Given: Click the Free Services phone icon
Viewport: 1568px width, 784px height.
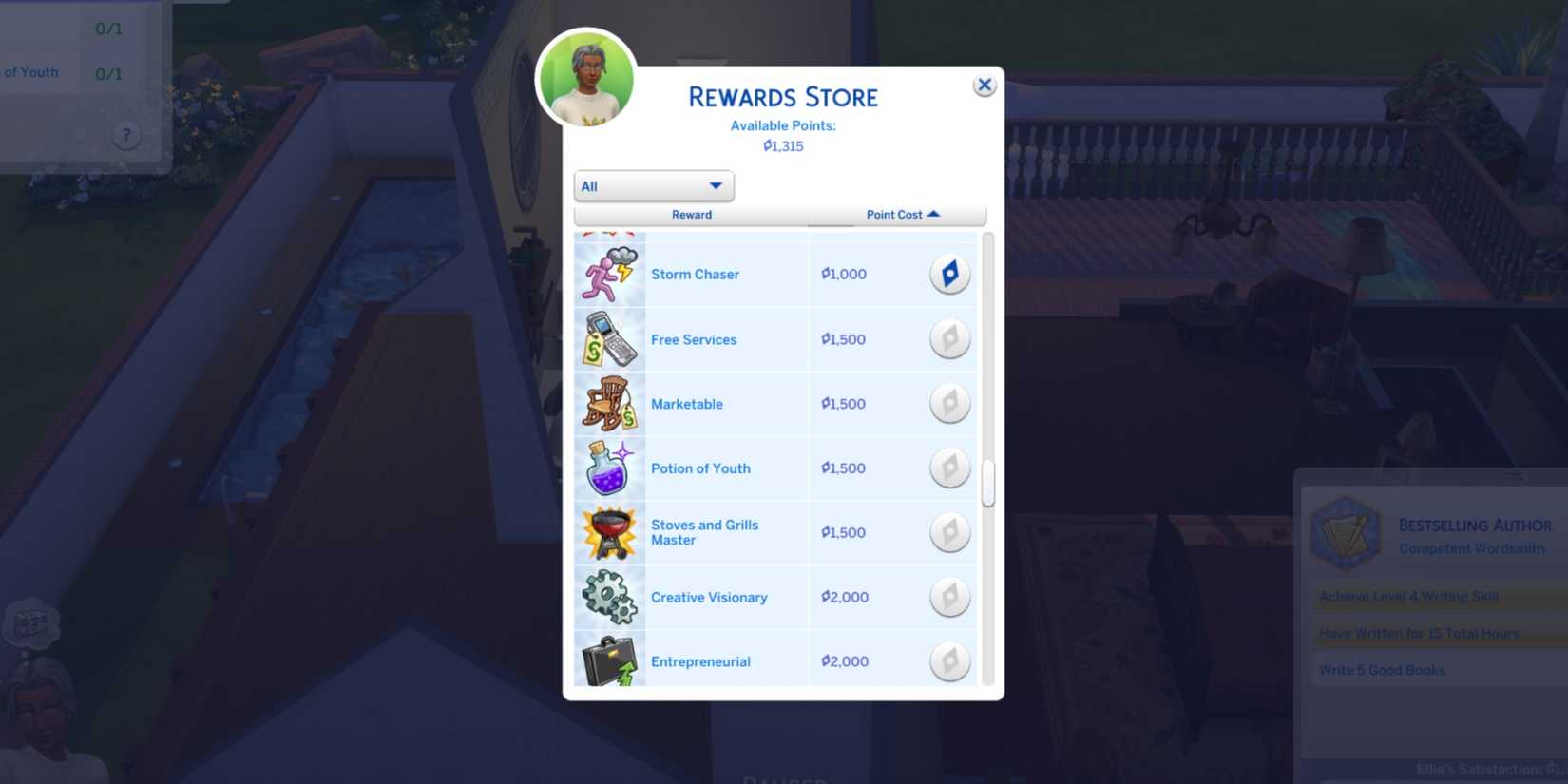Looking at the screenshot, I should coord(608,339).
